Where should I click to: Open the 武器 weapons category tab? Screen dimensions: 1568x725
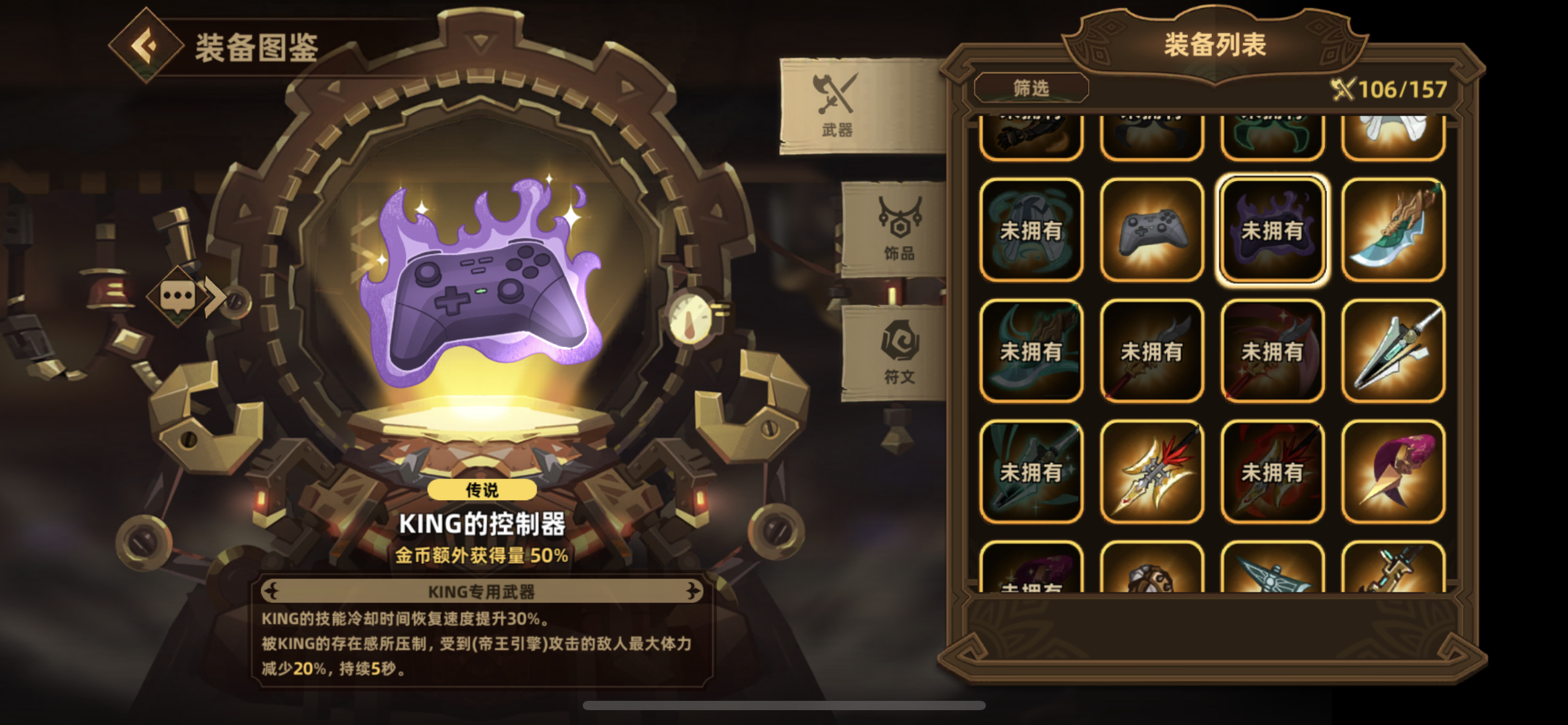tap(838, 105)
